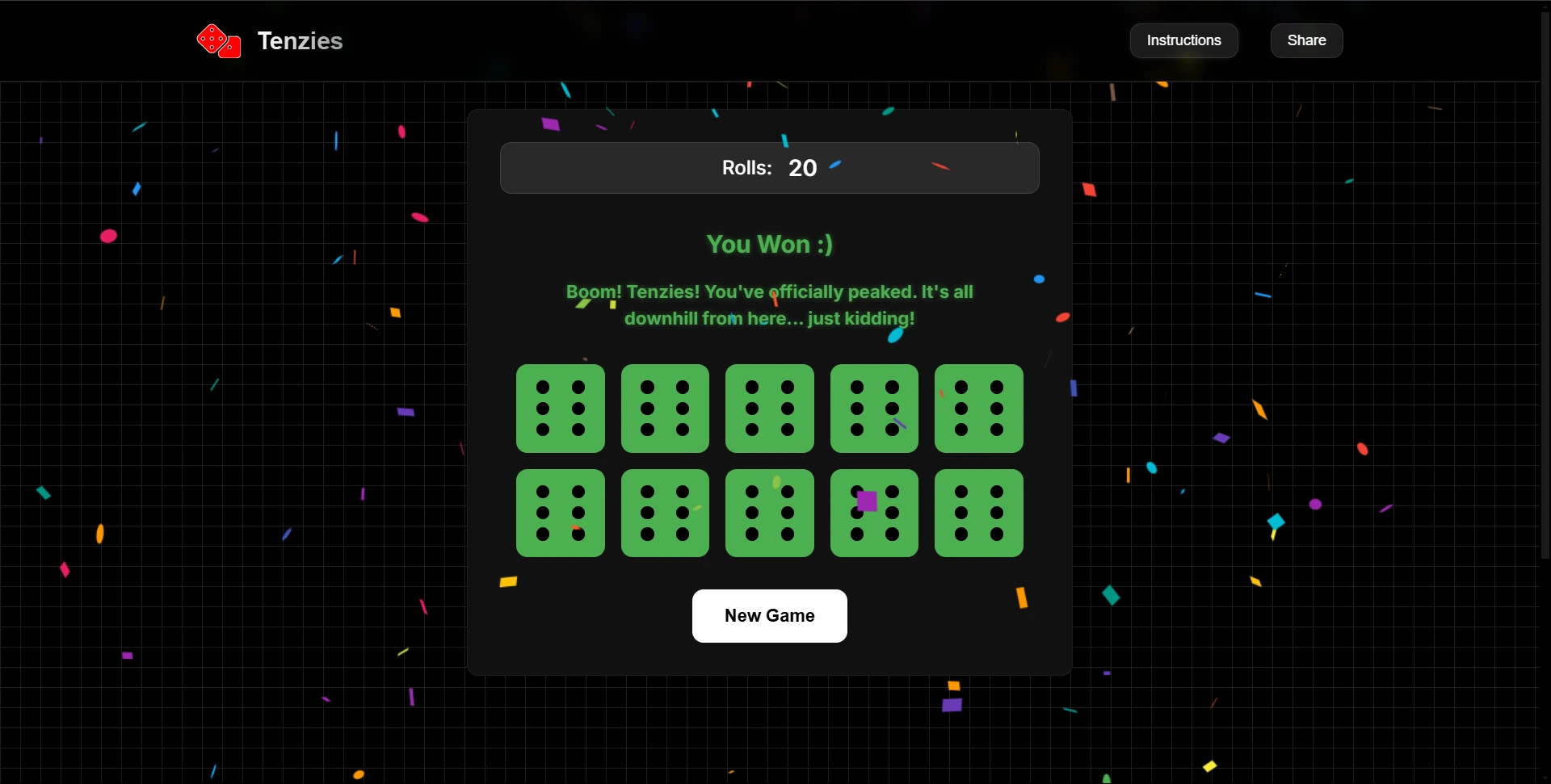Image resolution: width=1551 pixels, height=784 pixels.
Task: Select the last die in the top row
Action: tap(977, 409)
